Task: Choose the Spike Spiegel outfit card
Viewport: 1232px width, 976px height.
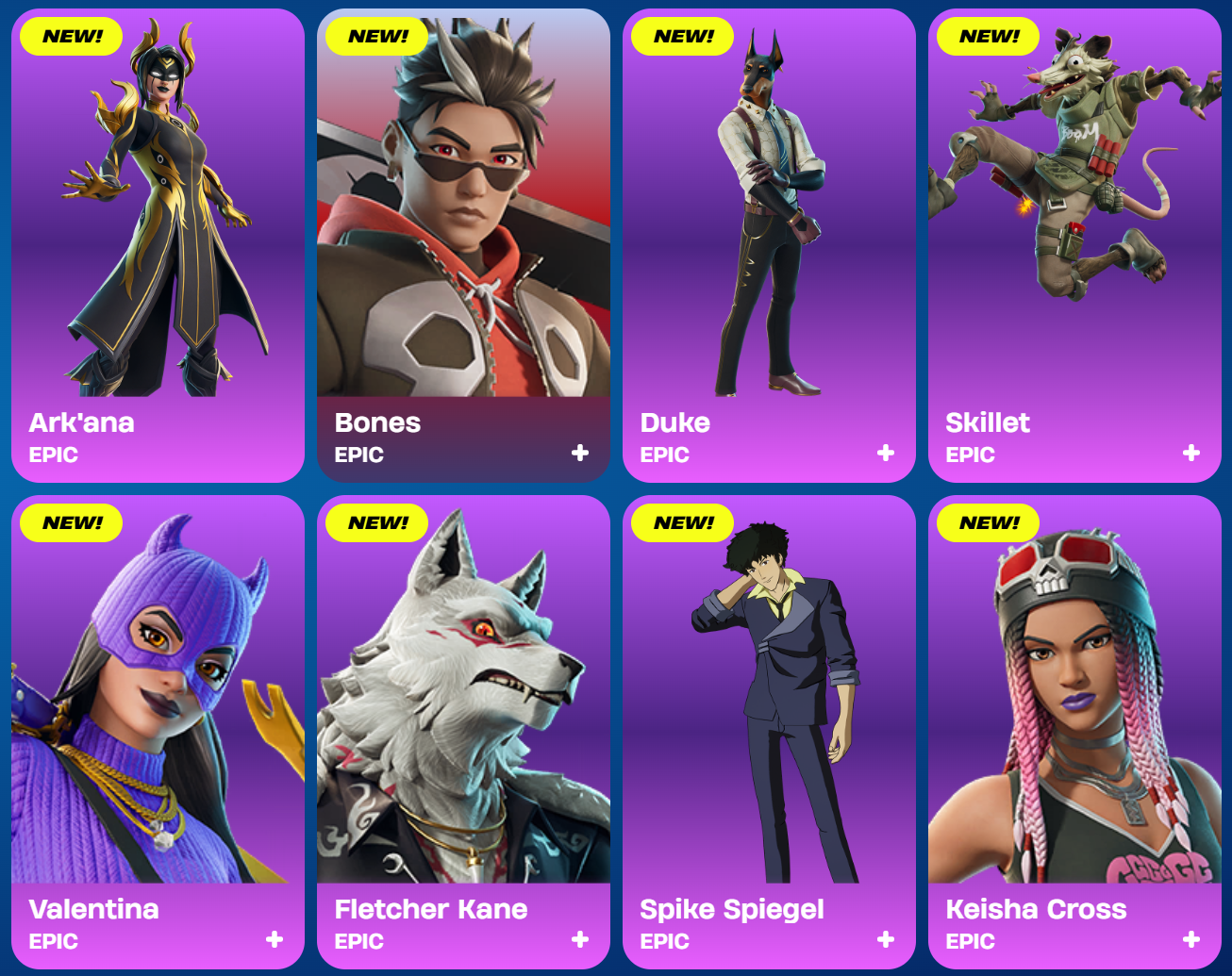Action: click(769, 732)
